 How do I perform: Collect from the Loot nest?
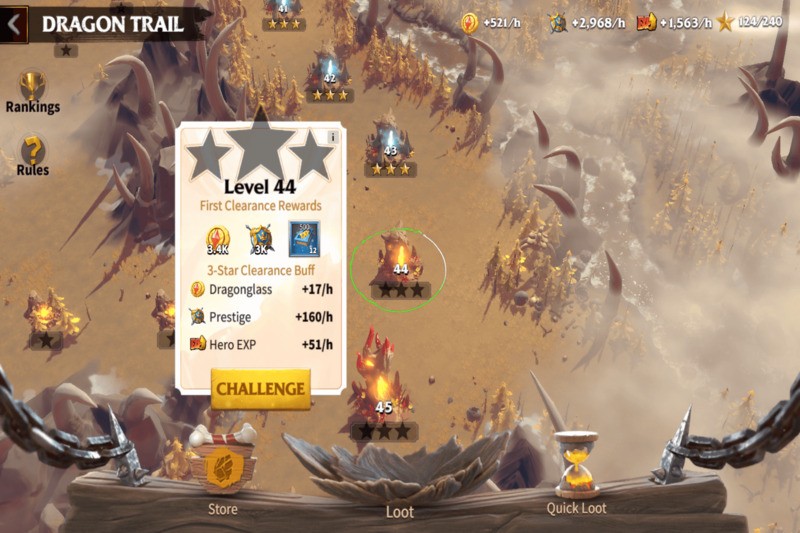[x=399, y=472]
